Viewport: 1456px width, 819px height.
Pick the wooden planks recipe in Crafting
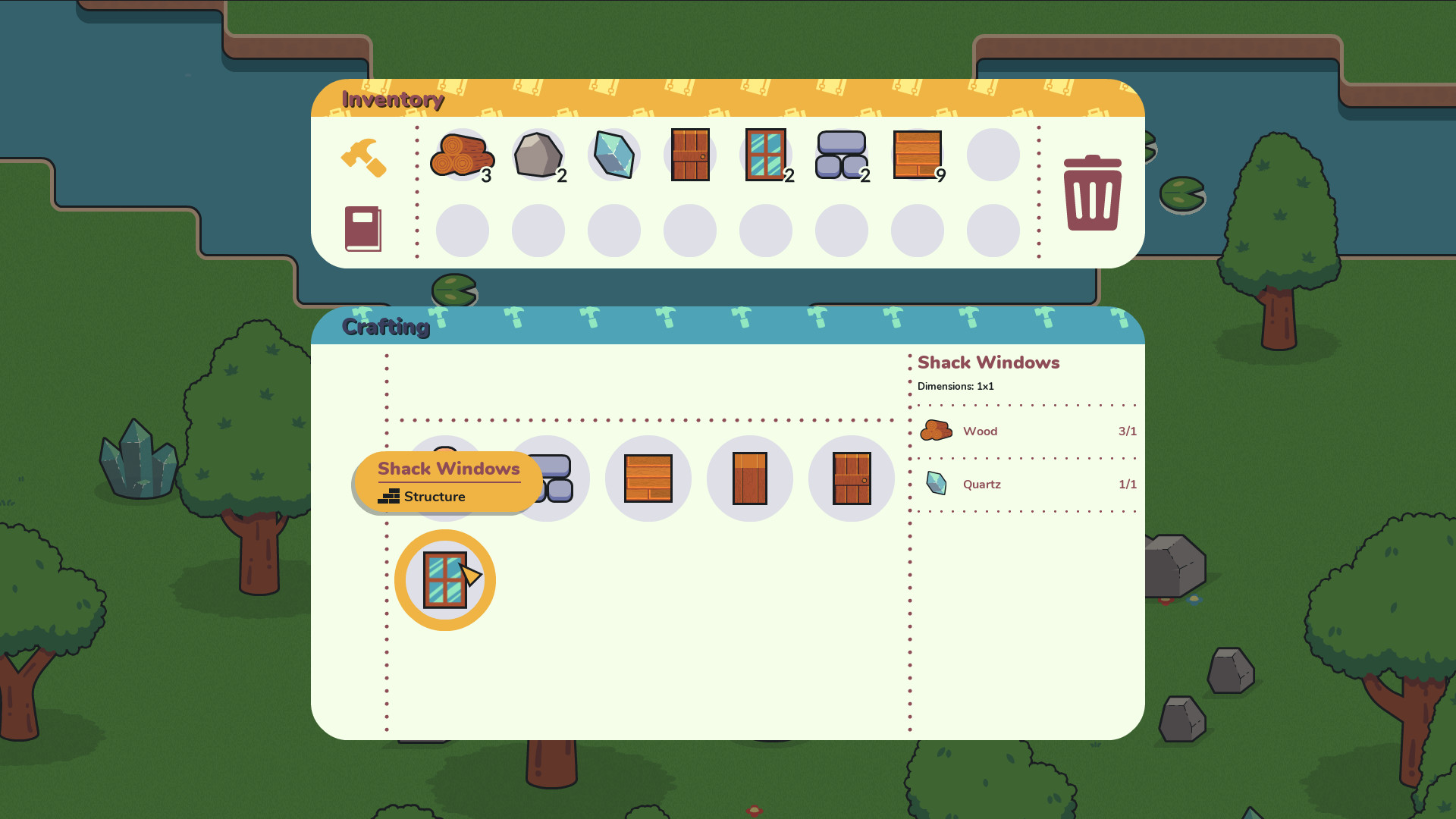(648, 478)
